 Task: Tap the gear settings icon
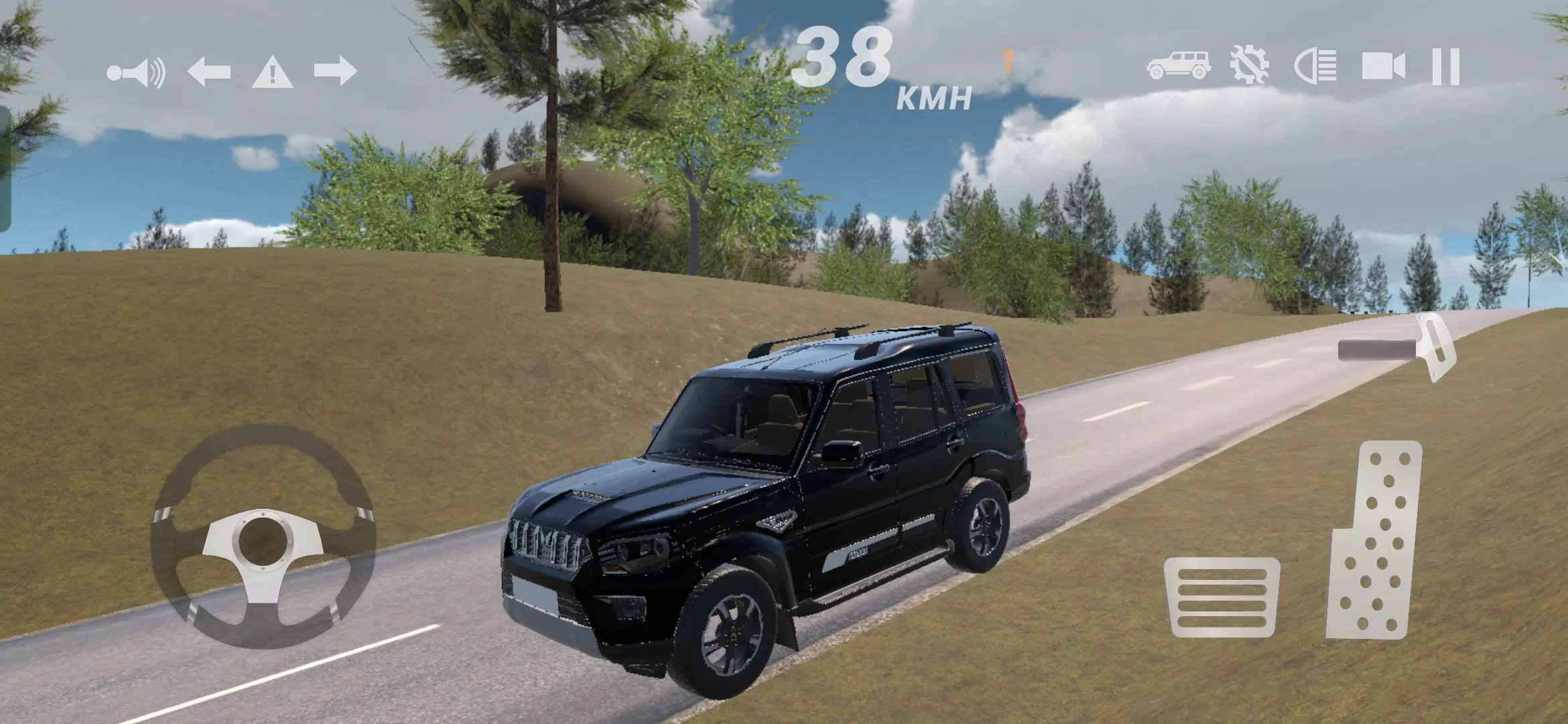[x=1249, y=66]
